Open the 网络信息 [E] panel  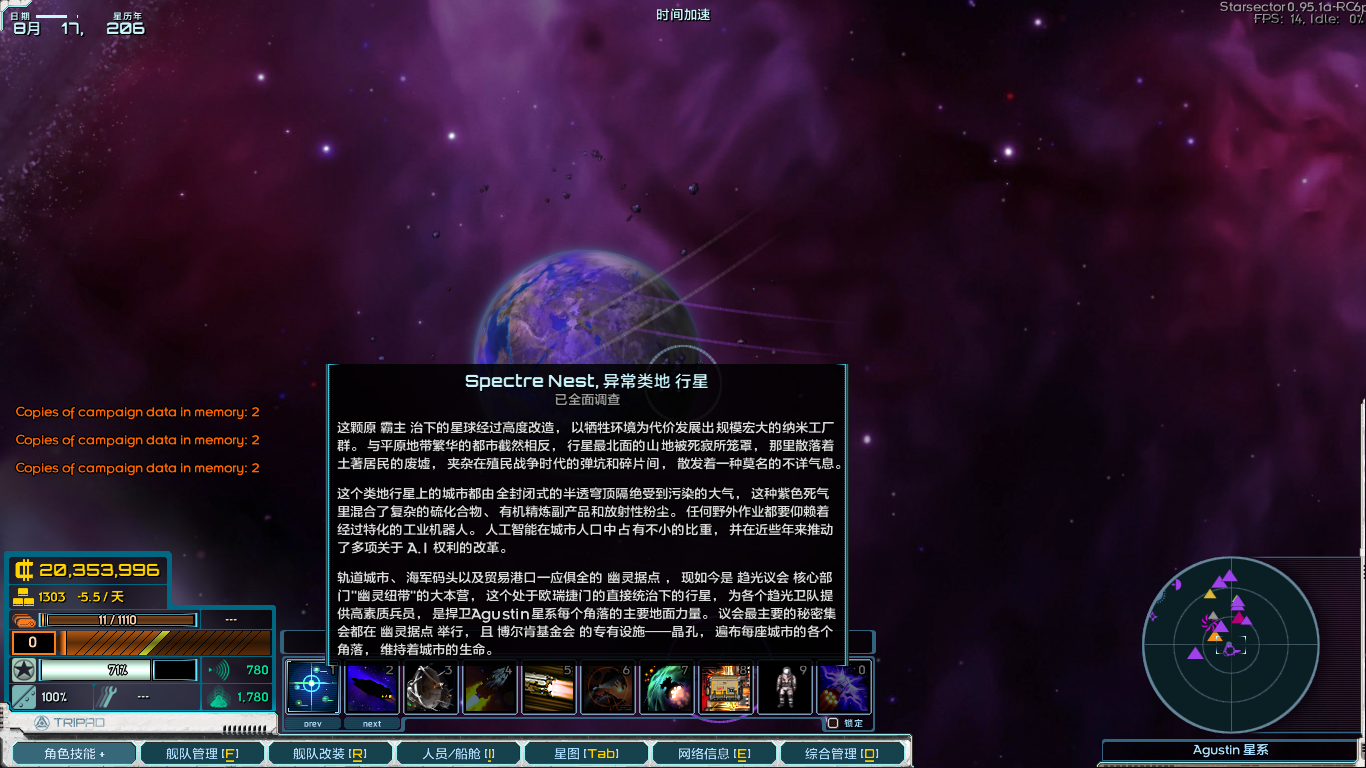[713, 752]
